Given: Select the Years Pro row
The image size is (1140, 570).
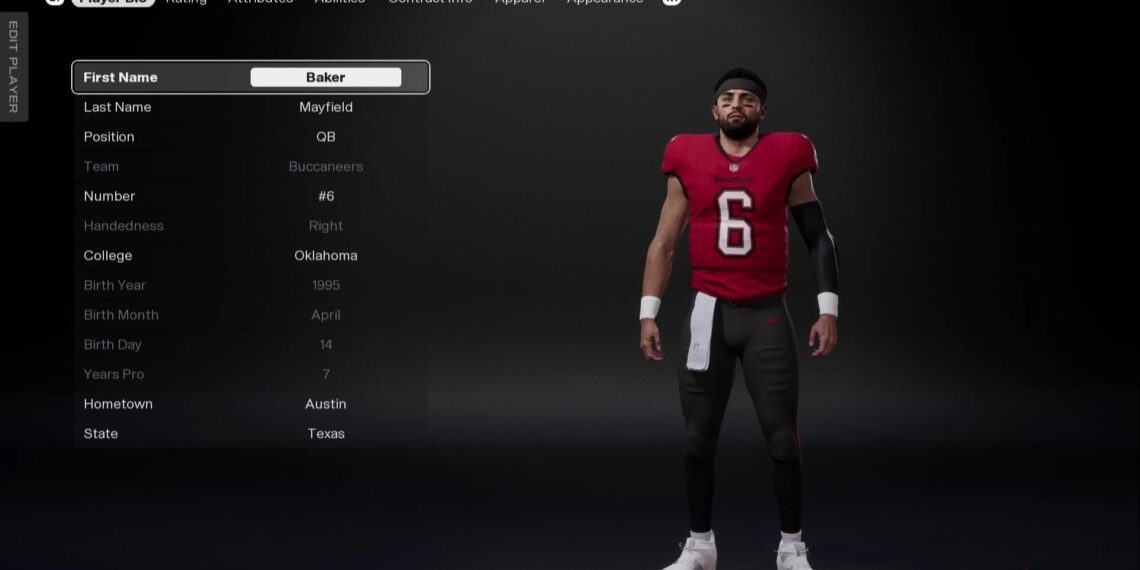Looking at the screenshot, I should (251, 374).
